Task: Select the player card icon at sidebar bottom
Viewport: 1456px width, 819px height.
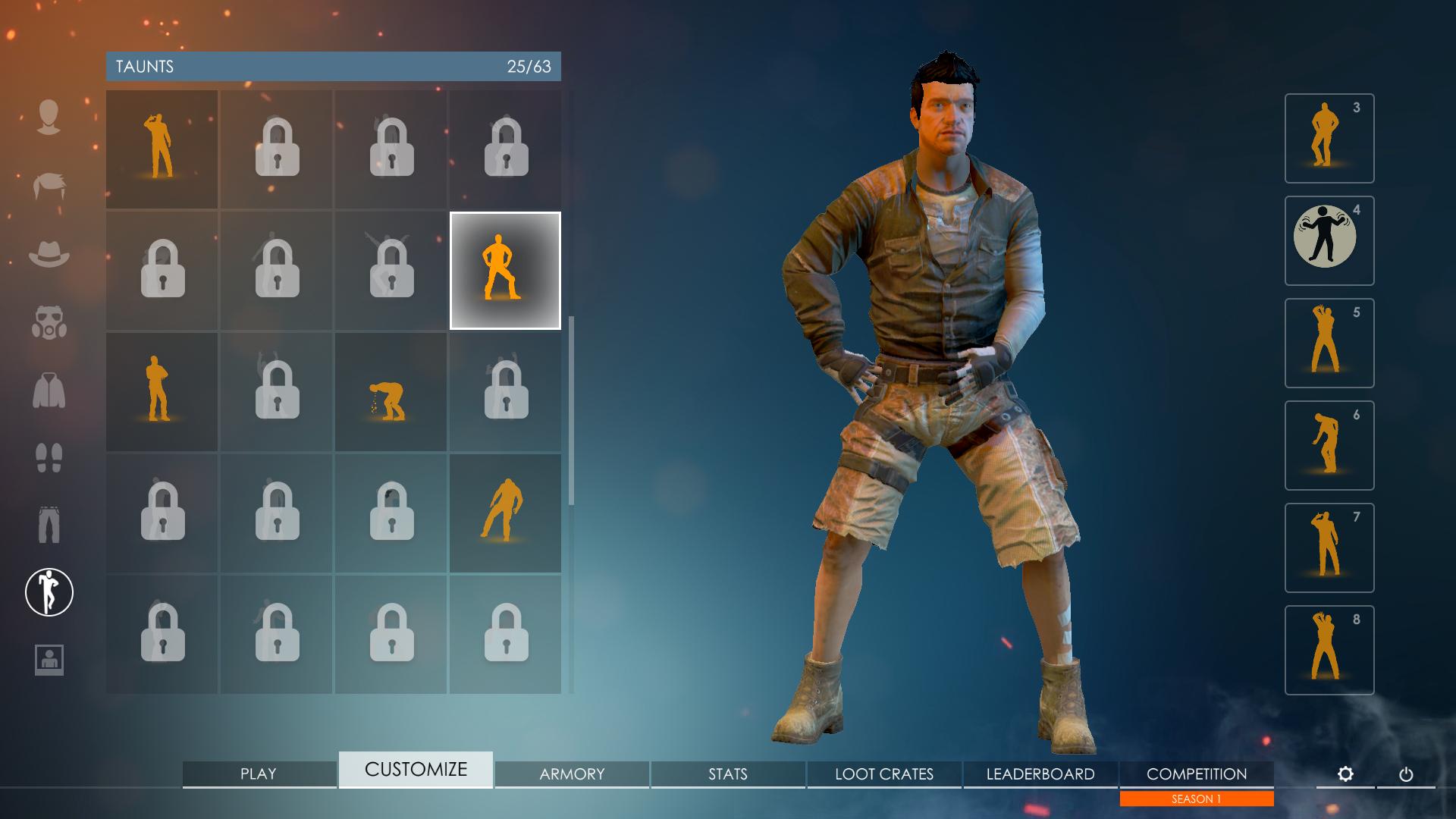Action: point(49,658)
